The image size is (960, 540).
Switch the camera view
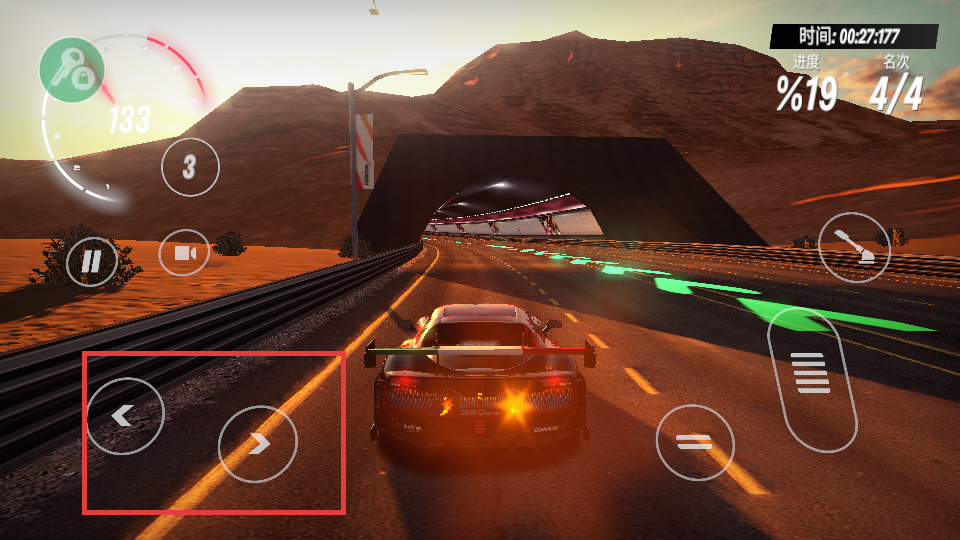click(x=185, y=253)
